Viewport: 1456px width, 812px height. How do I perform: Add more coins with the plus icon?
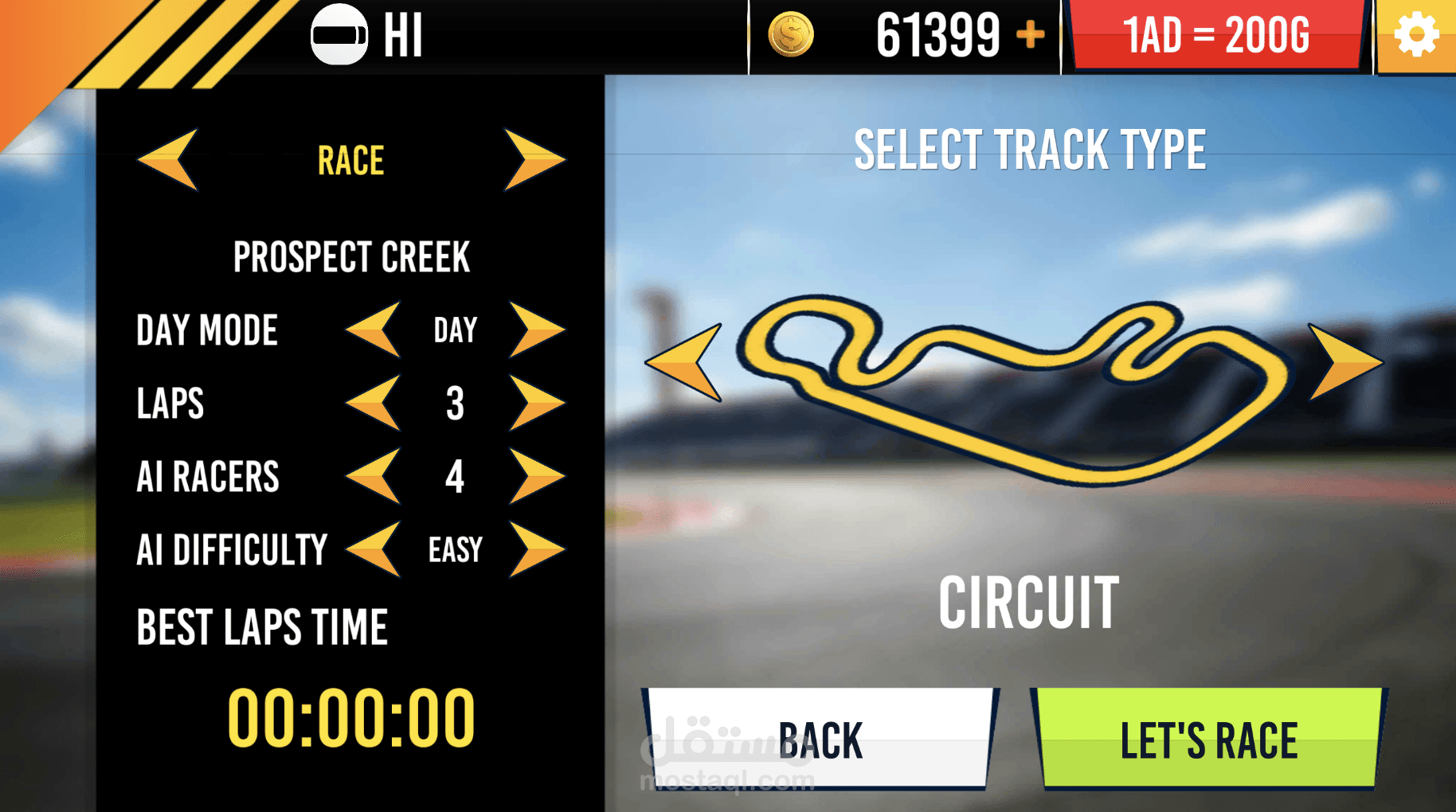pos(1031,35)
